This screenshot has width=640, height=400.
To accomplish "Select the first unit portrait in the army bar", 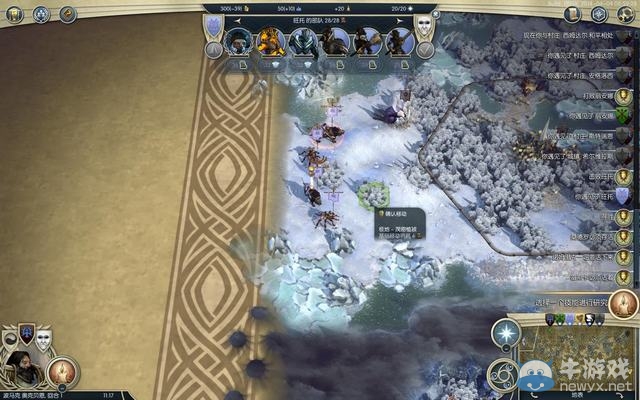I will point(240,42).
